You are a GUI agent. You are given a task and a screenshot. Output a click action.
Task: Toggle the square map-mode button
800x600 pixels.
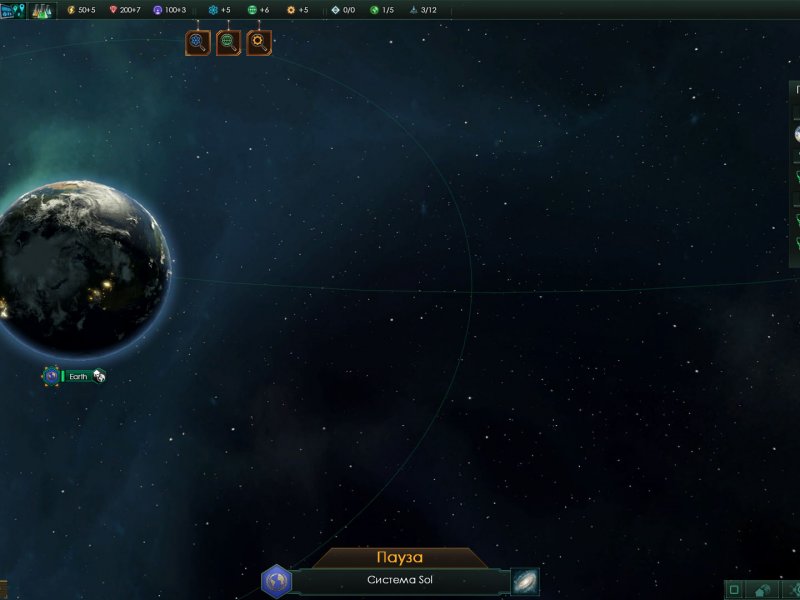click(735, 590)
